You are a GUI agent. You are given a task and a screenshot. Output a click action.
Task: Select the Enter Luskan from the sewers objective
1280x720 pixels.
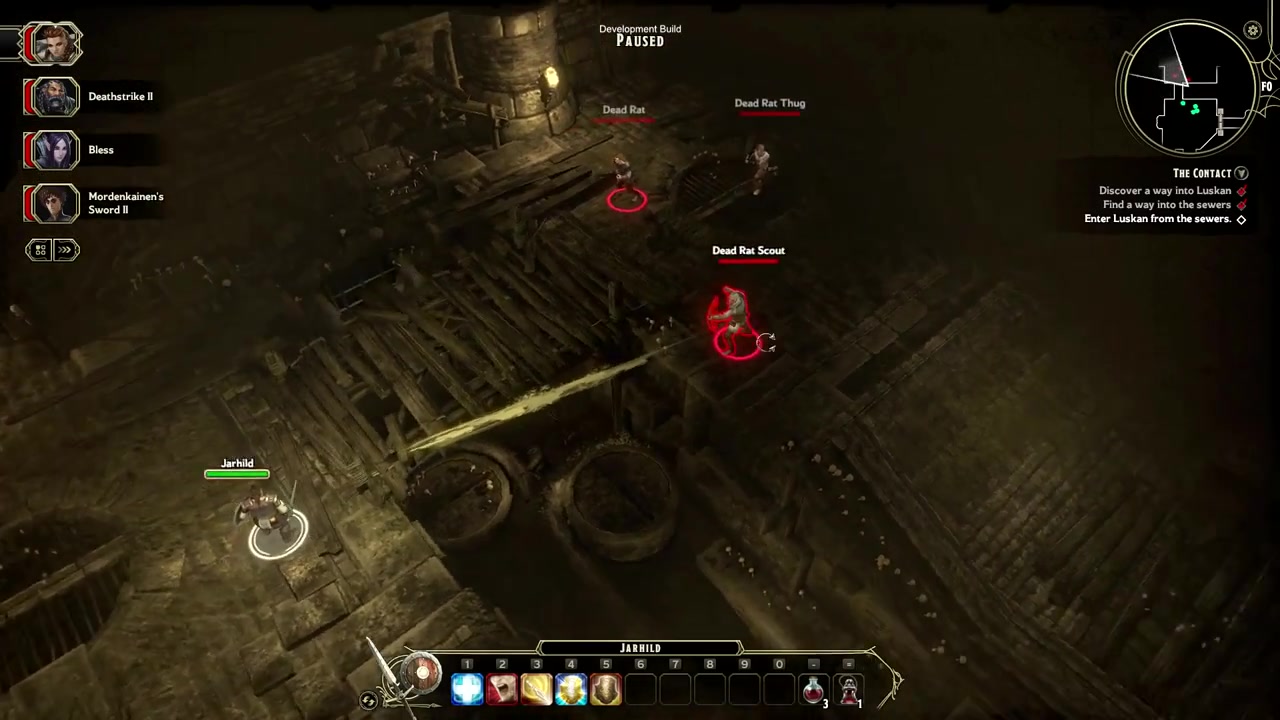point(1157,219)
